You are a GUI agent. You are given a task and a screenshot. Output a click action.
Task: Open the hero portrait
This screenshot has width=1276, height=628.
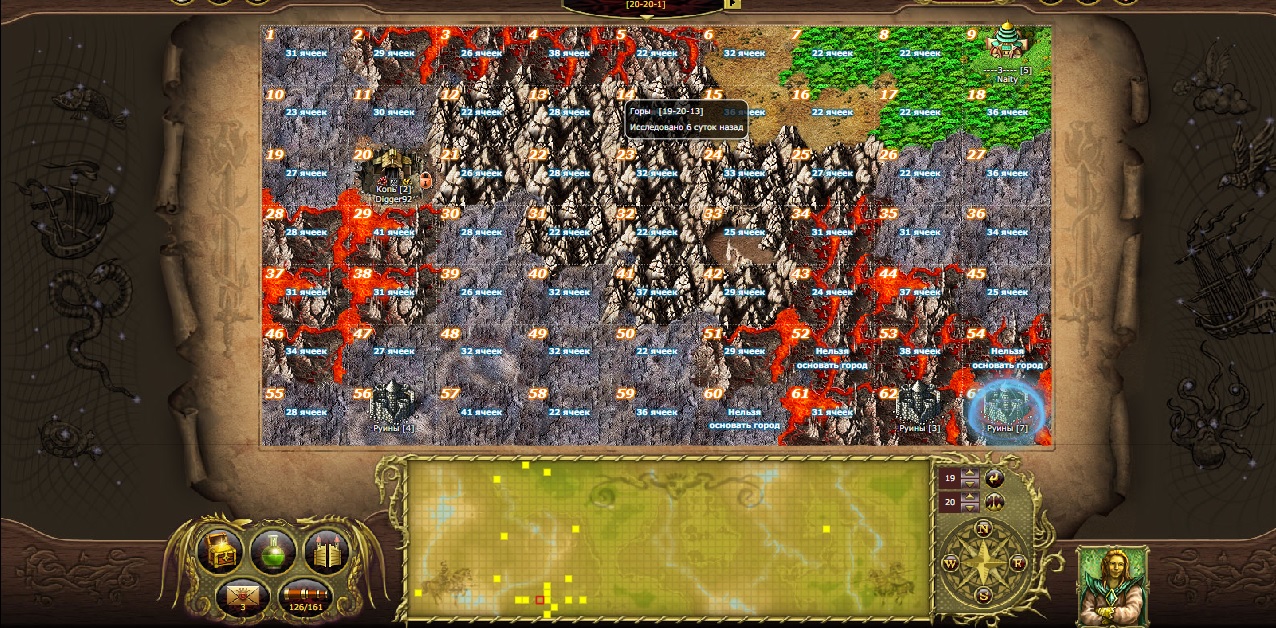(1112, 585)
